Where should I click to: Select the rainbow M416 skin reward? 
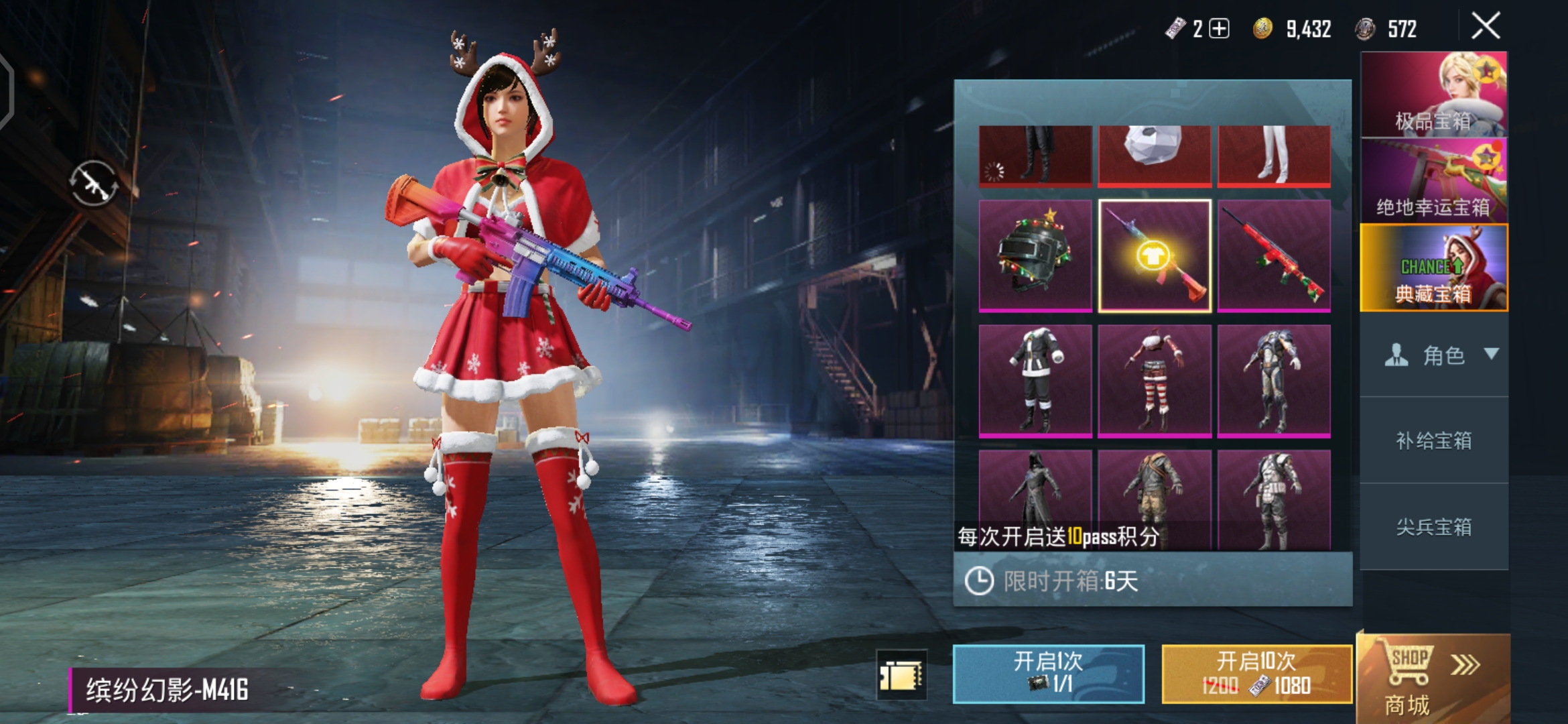click(x=1155, y=255)
